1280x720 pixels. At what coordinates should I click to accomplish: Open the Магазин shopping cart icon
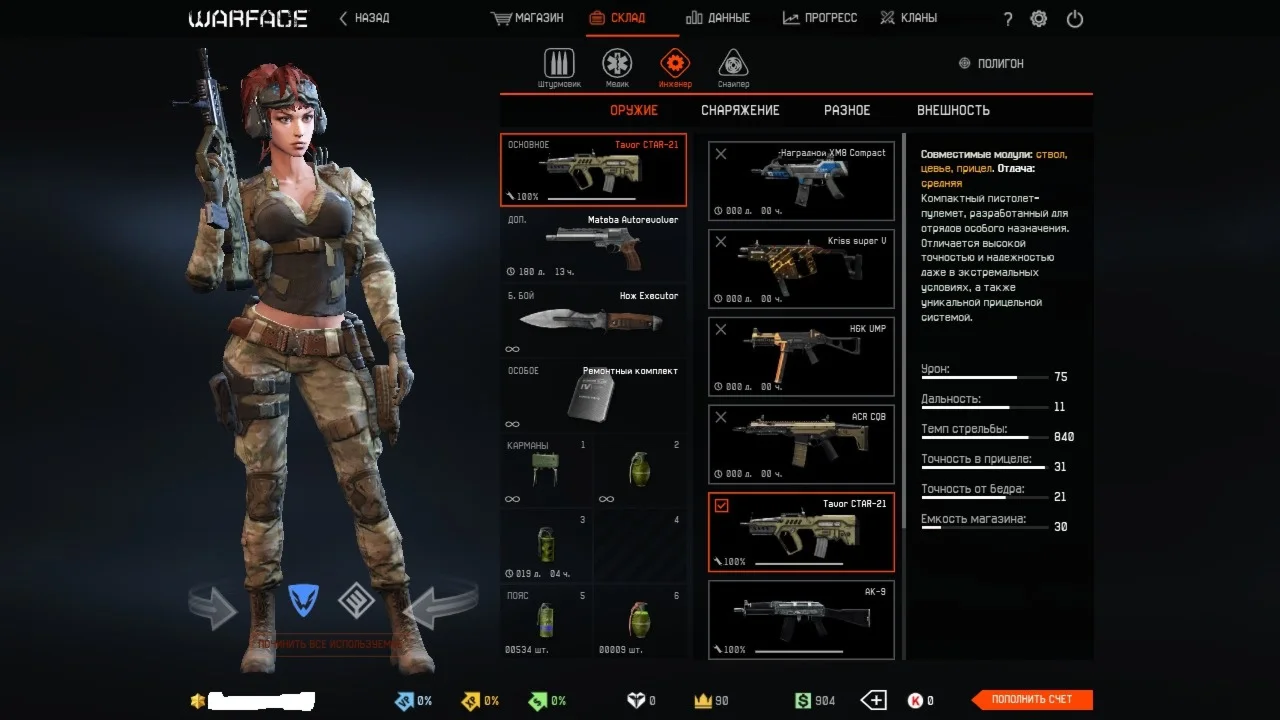coord(499,17)
